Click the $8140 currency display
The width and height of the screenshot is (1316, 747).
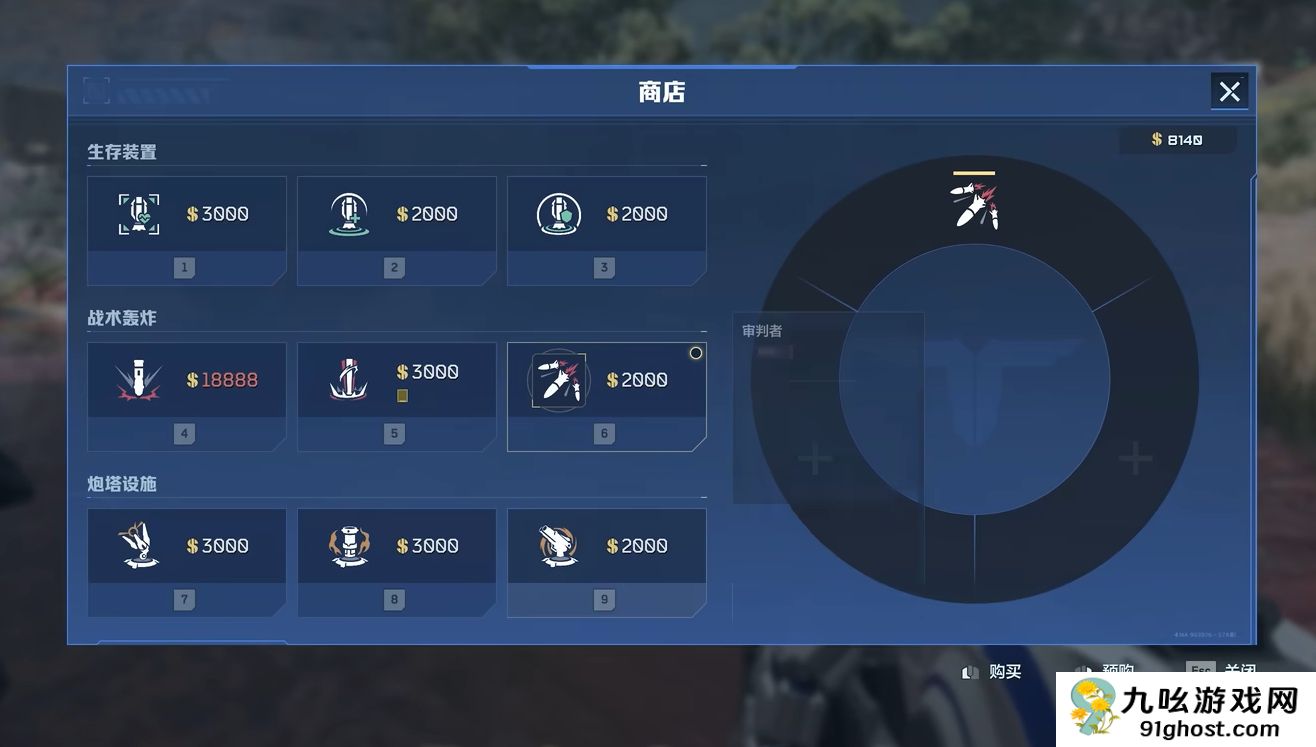pos(1177,139)
